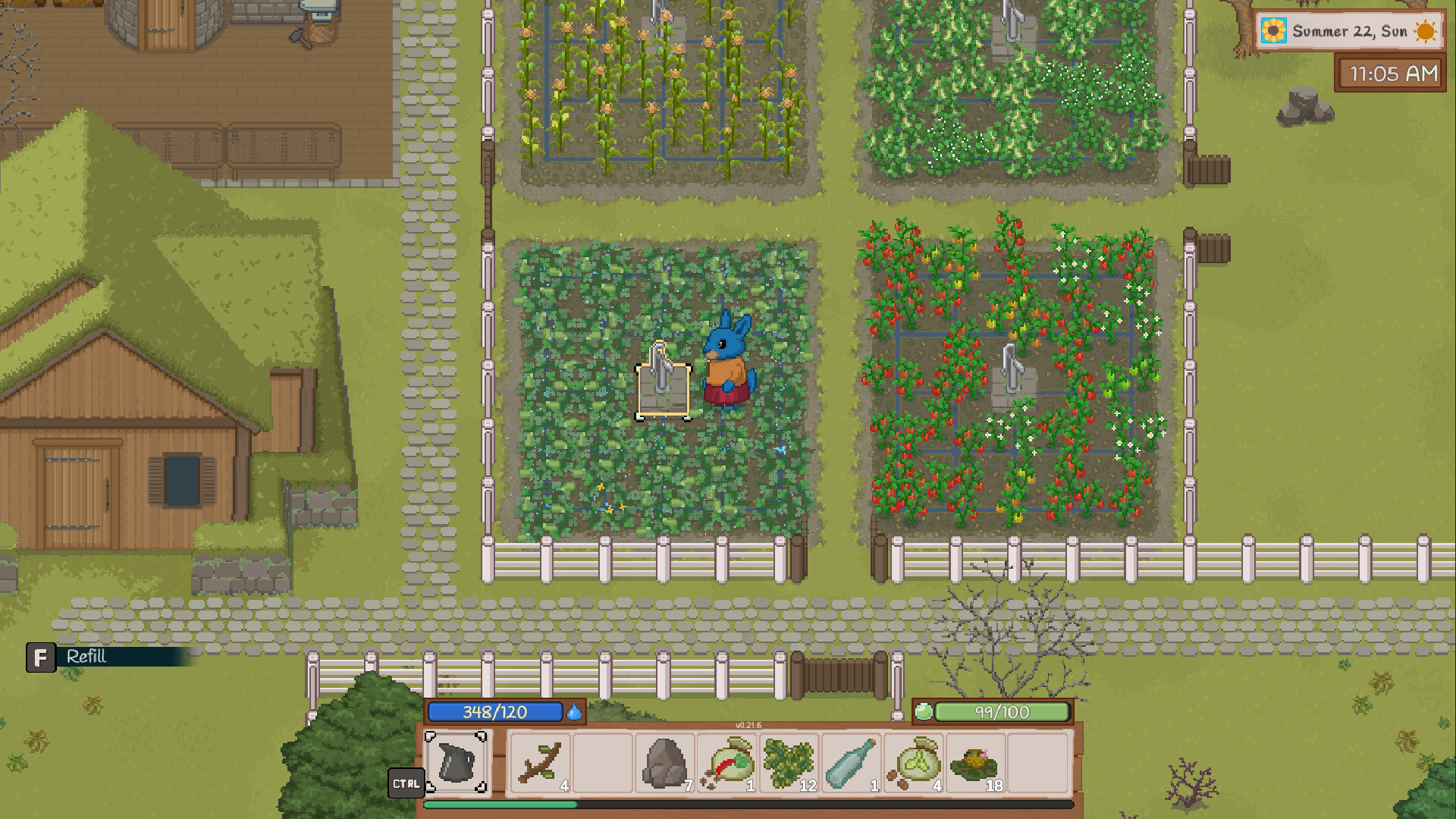
Task: Select the seed pouch with 4 seeds
Action: tap(912, 762)
